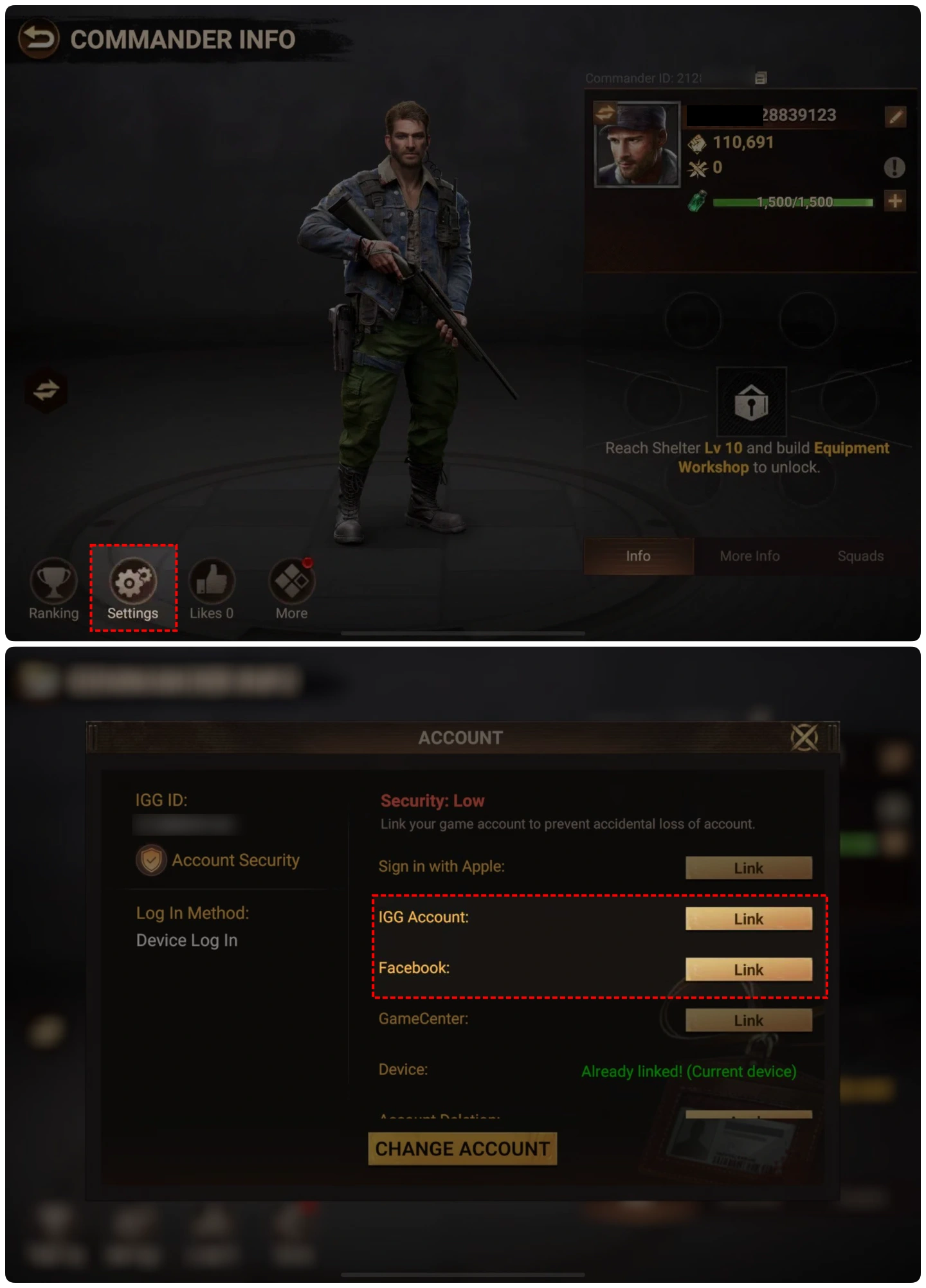
Task: Open the Squads tab
Action: [860, 556]
